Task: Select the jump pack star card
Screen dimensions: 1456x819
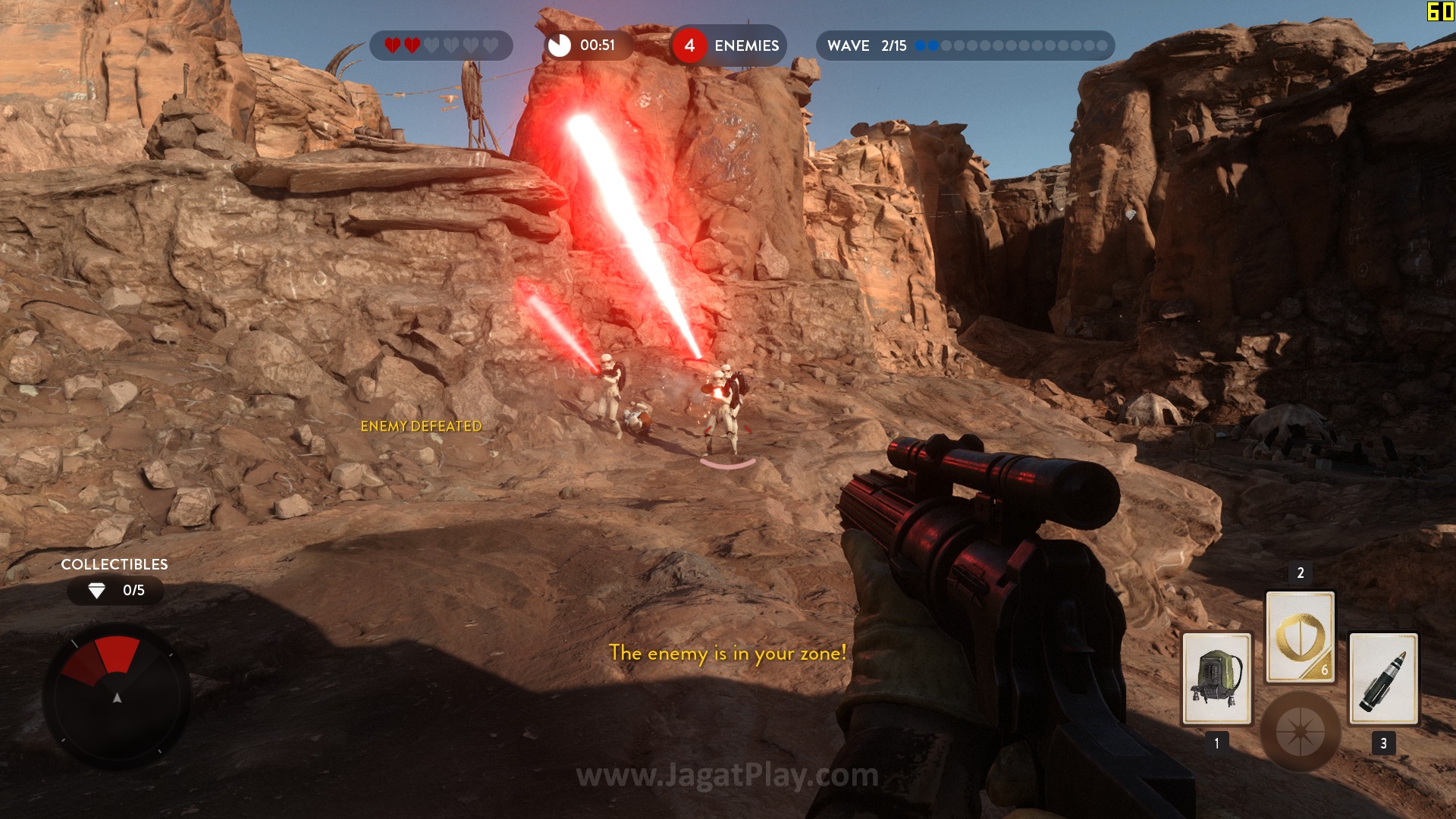Action: coord(1216,678)
